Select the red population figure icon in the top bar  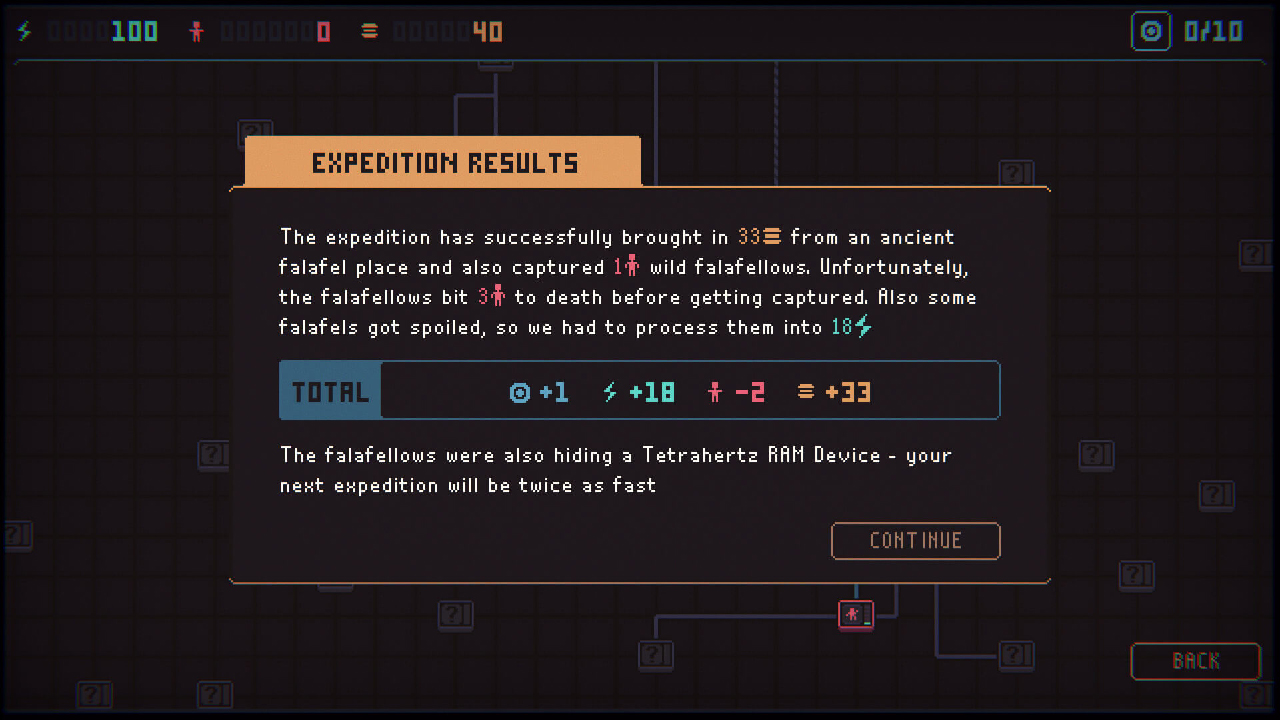point(197,31)
